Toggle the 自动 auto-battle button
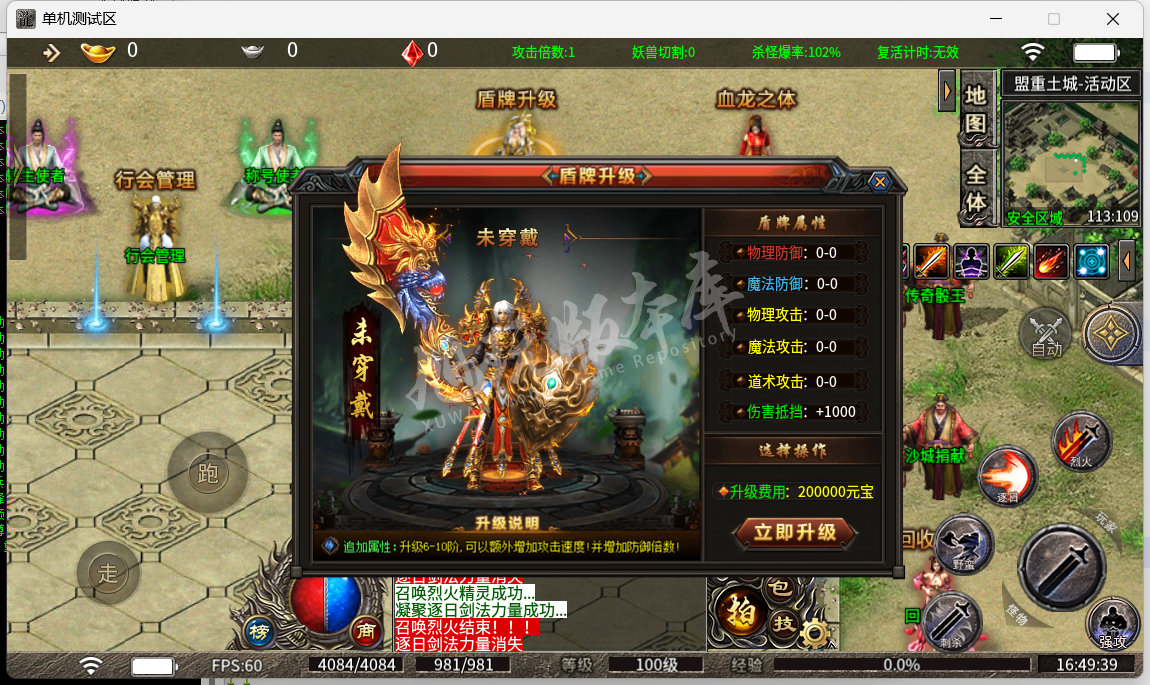Viewport: 1150px width, 685px height. pyautogui.click(x=1046, y=335)
